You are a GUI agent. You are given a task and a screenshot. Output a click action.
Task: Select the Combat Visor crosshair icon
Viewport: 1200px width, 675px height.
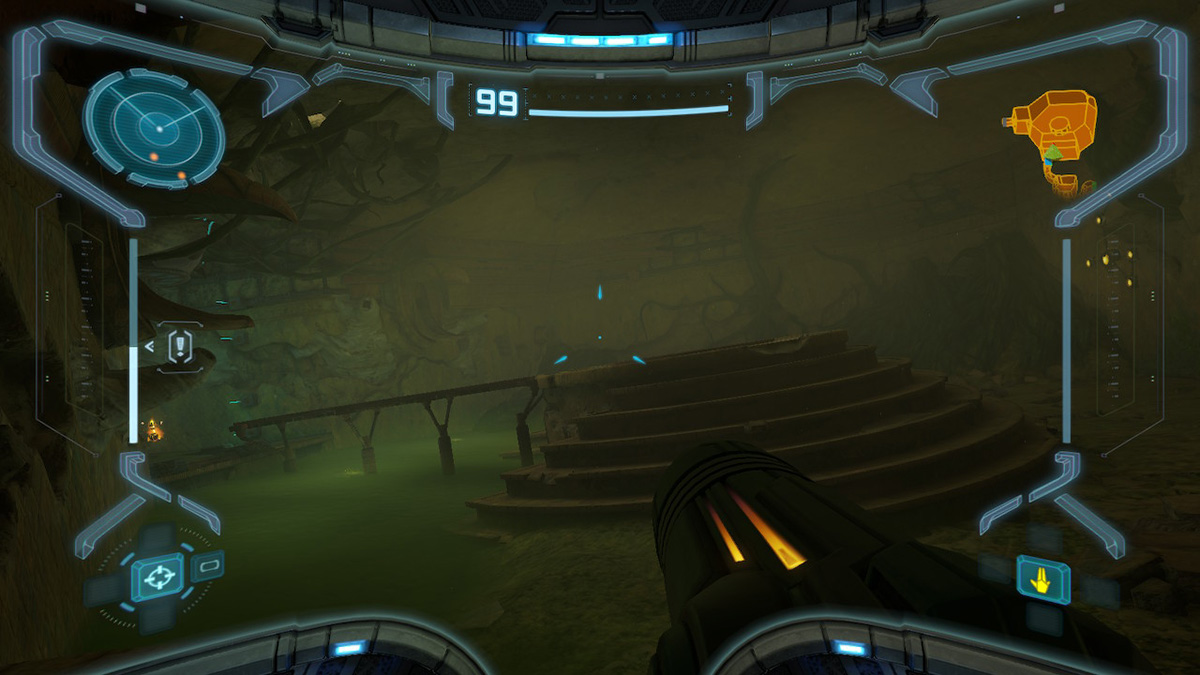[x=156, y=578]
